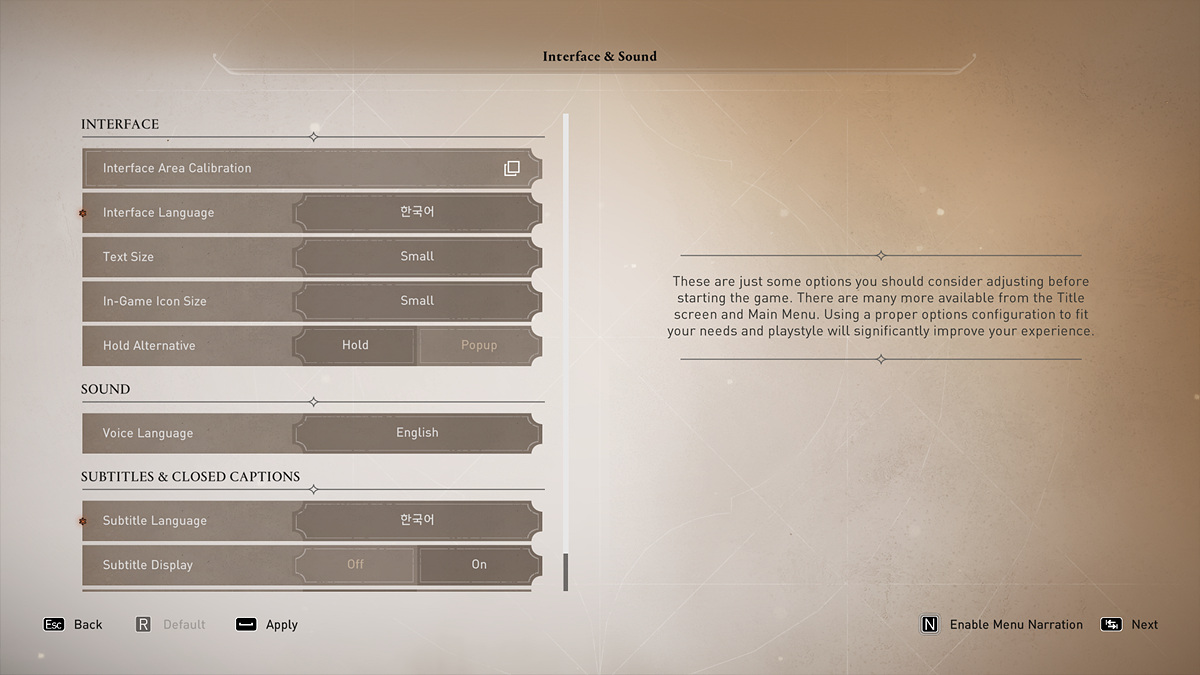Change the In-Game Icon Size setting

click(x=417, y=301)
